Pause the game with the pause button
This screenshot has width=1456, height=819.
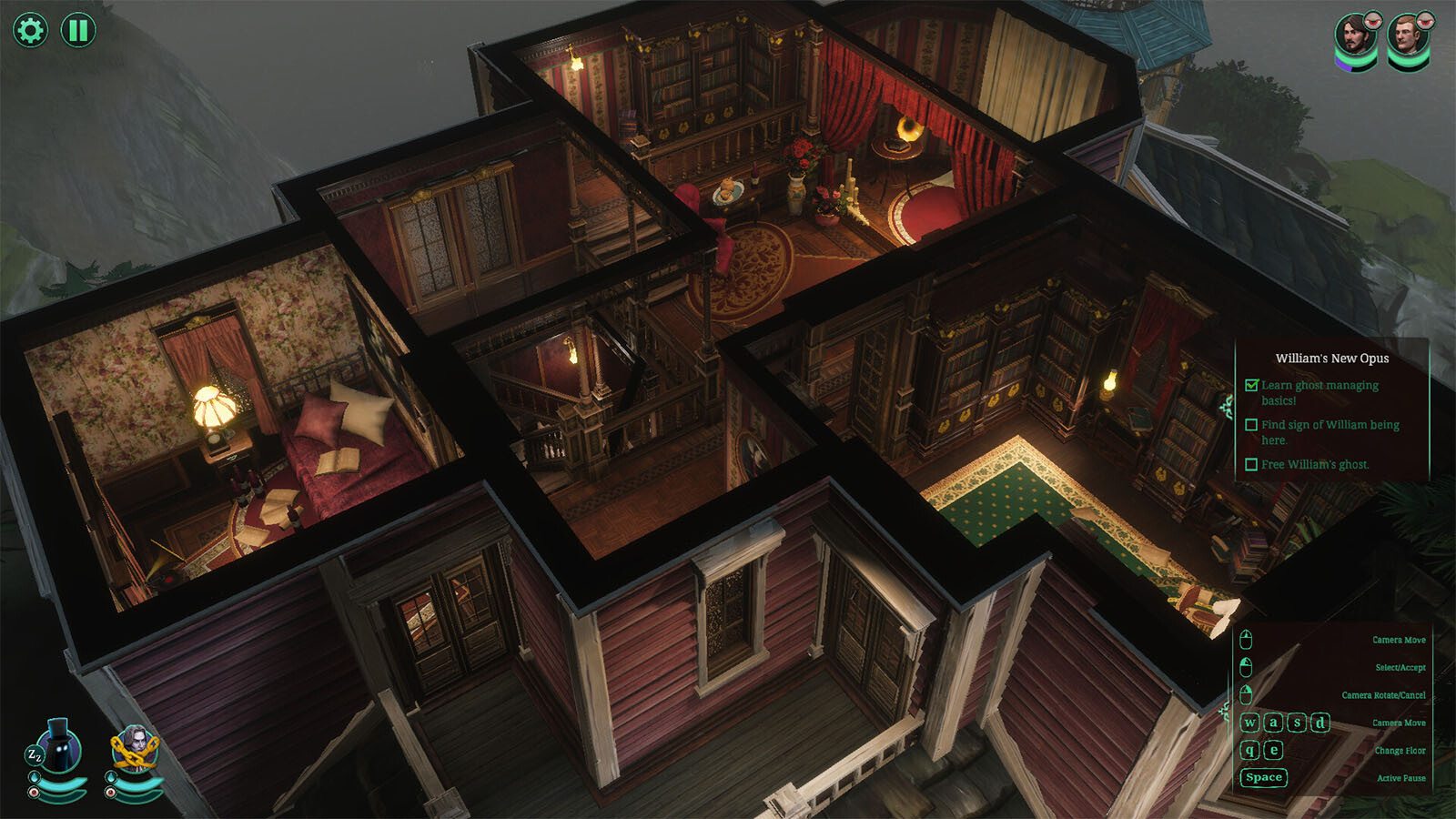point(78,30)
